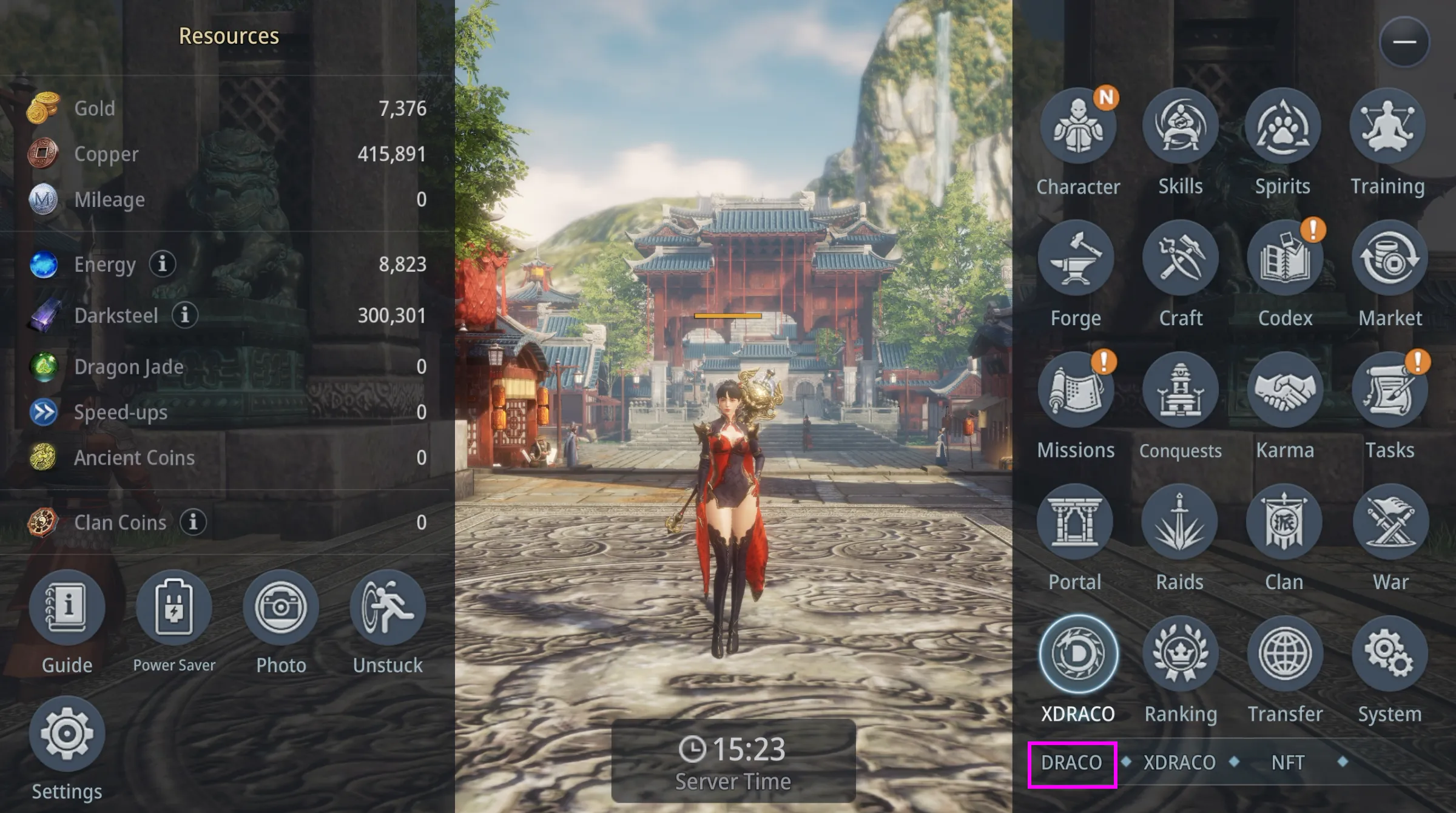
Task: Show Energy info tooltip
Action: [x=162, y=264]
